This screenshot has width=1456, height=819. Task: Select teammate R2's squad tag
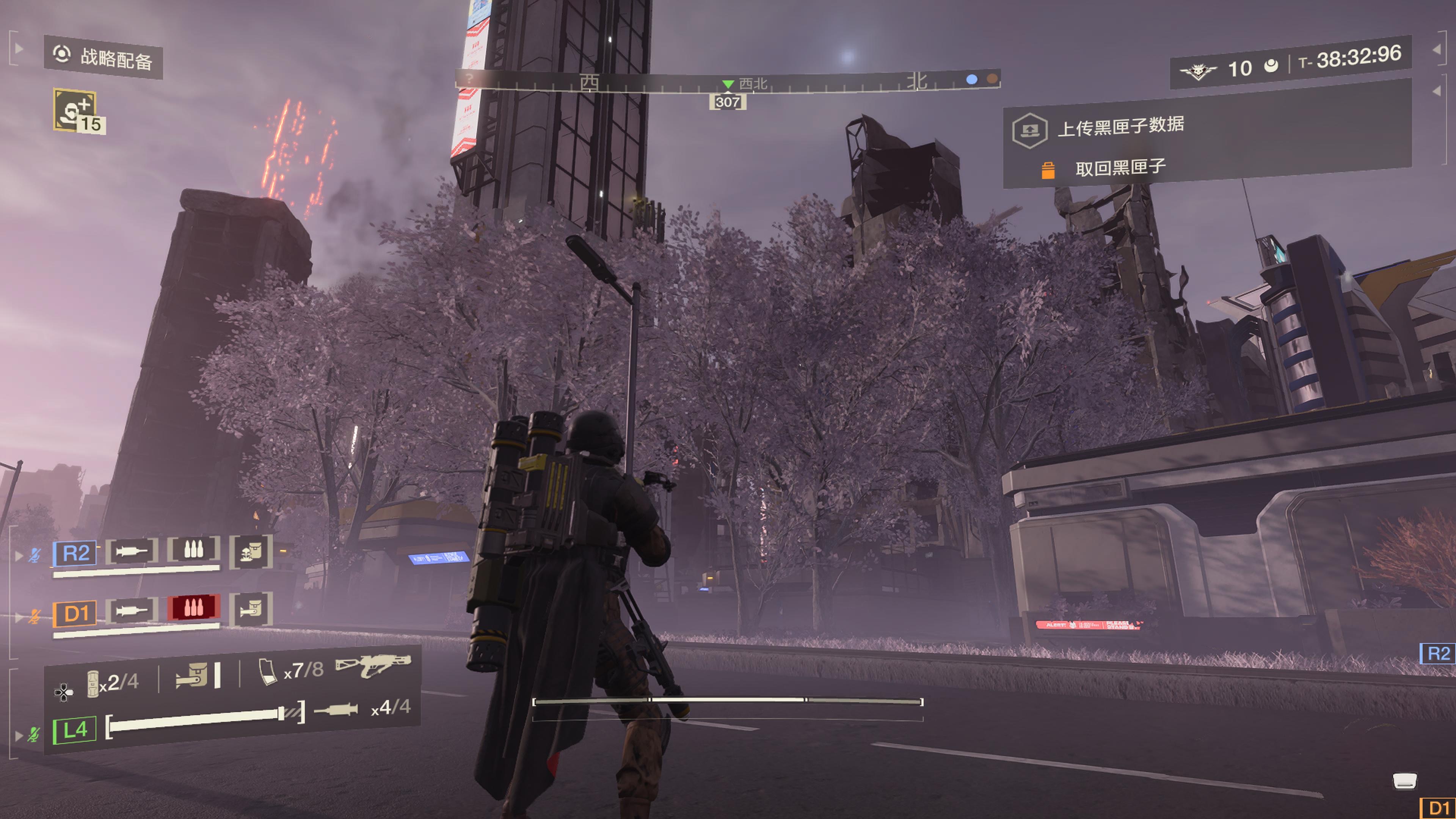click(75, 553)
